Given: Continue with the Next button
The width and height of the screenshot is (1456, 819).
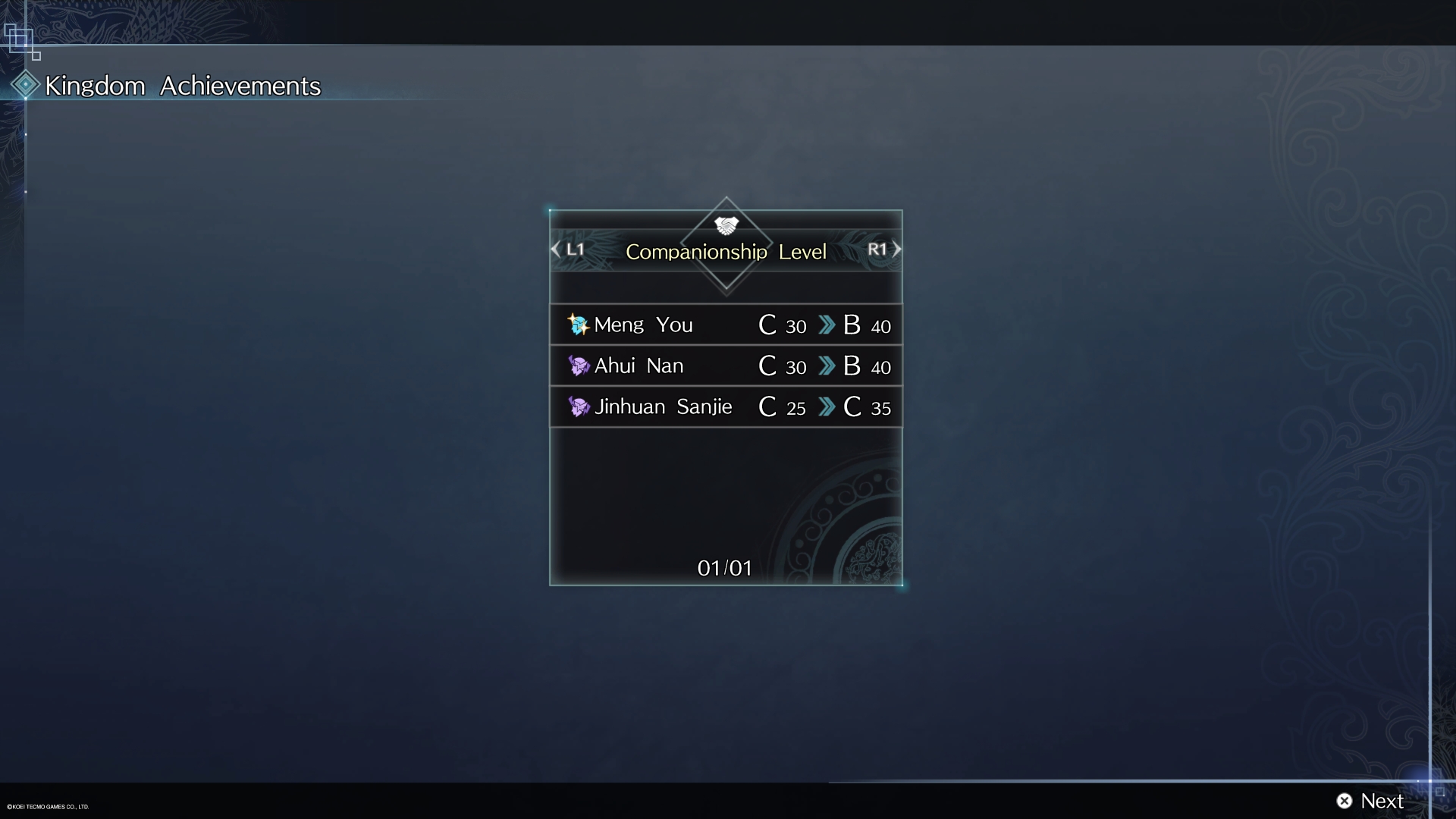Looking at the screenshot, I should point(1370,801).
